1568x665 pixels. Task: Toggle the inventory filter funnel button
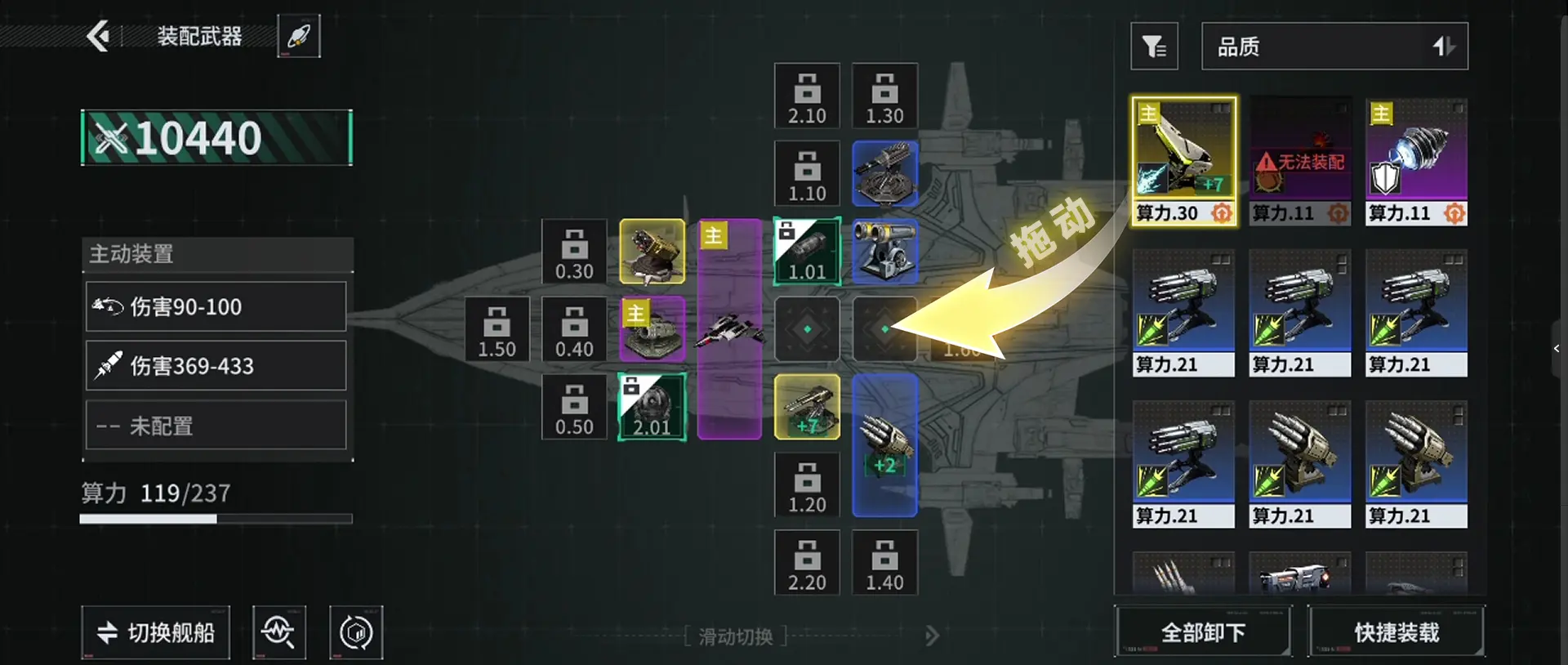(x=1154, y=47)
